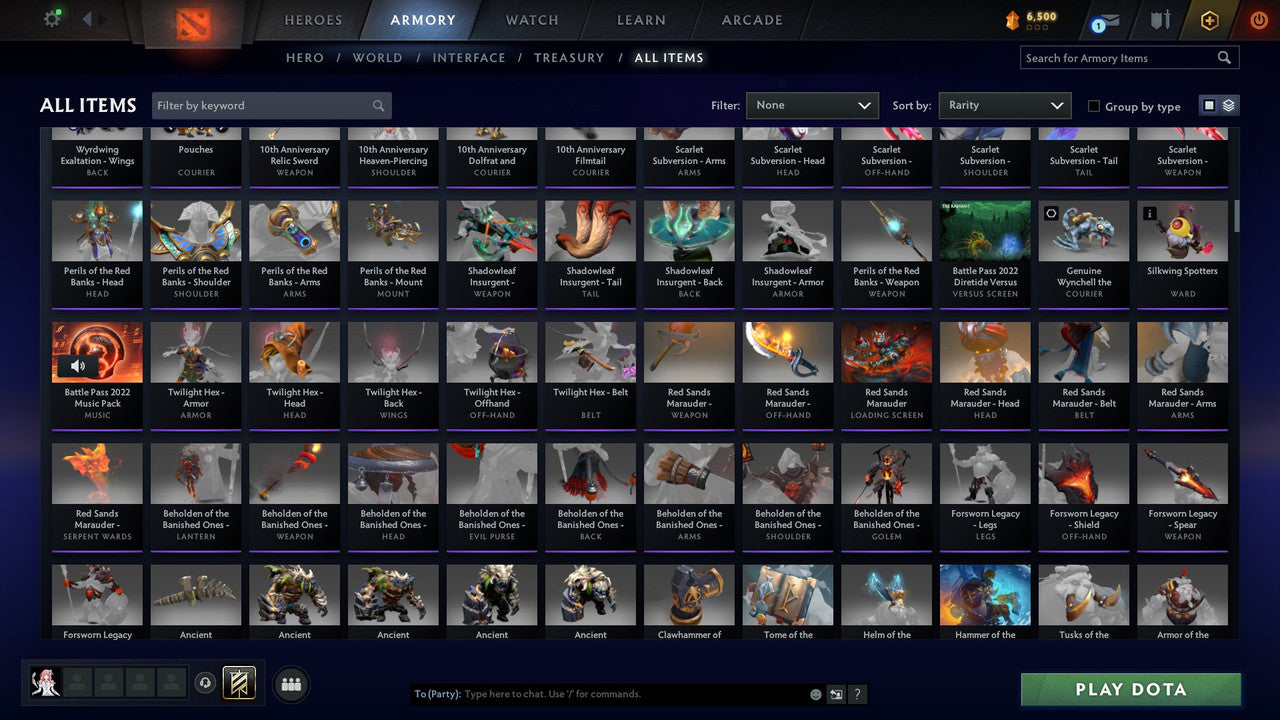
Task: Click the question mark icon beside chat
Action: tap(857, 693)
